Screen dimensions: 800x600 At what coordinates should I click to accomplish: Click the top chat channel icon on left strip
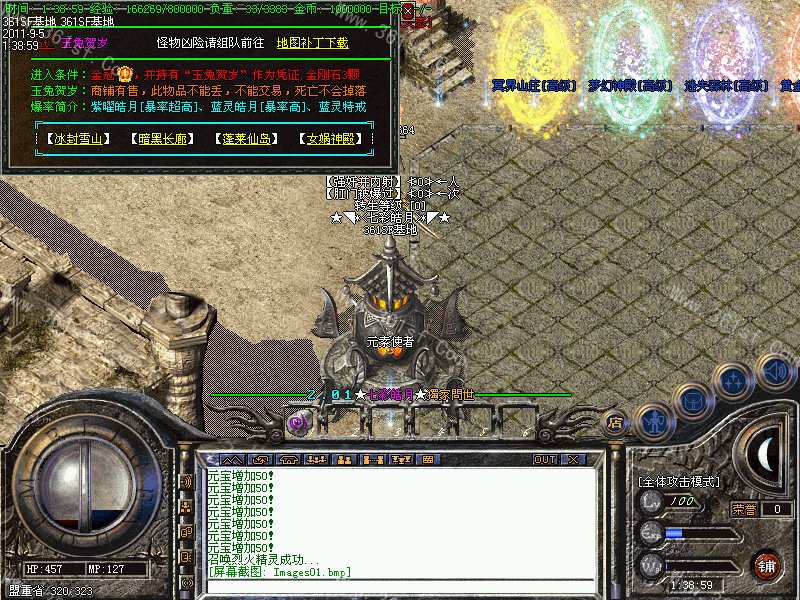tap(186, 482)
